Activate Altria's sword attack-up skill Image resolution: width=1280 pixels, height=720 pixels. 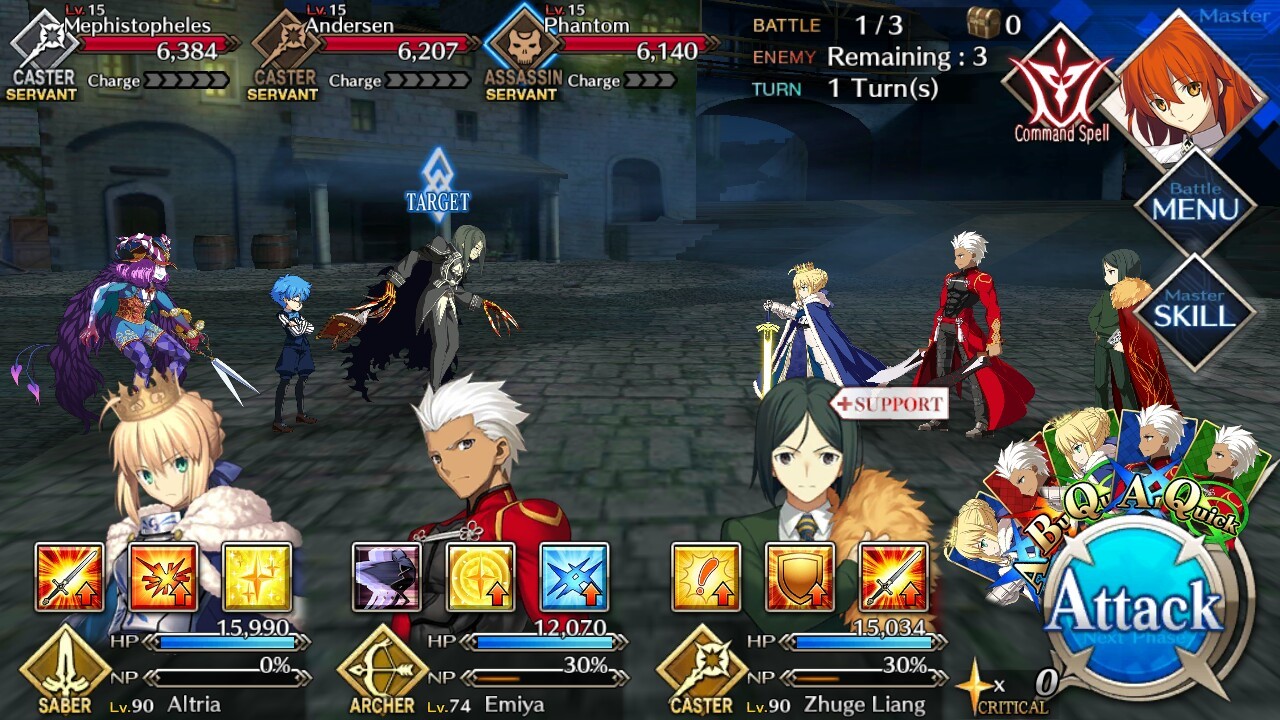[x=69, y=577]
